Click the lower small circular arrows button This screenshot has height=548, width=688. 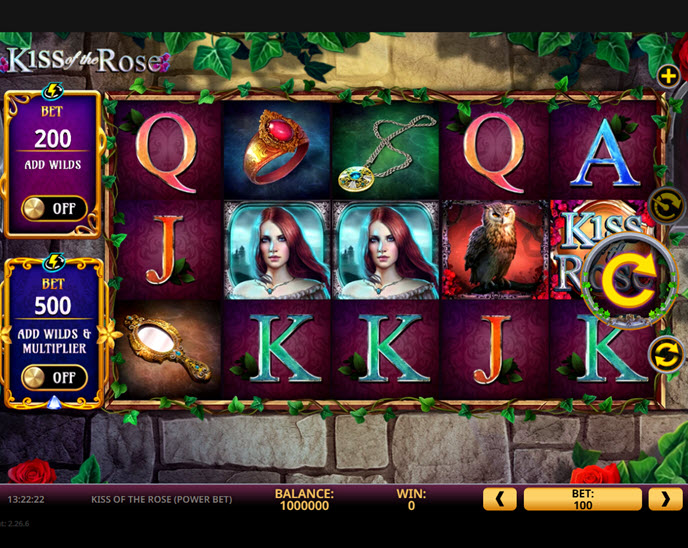coord(665,354)
